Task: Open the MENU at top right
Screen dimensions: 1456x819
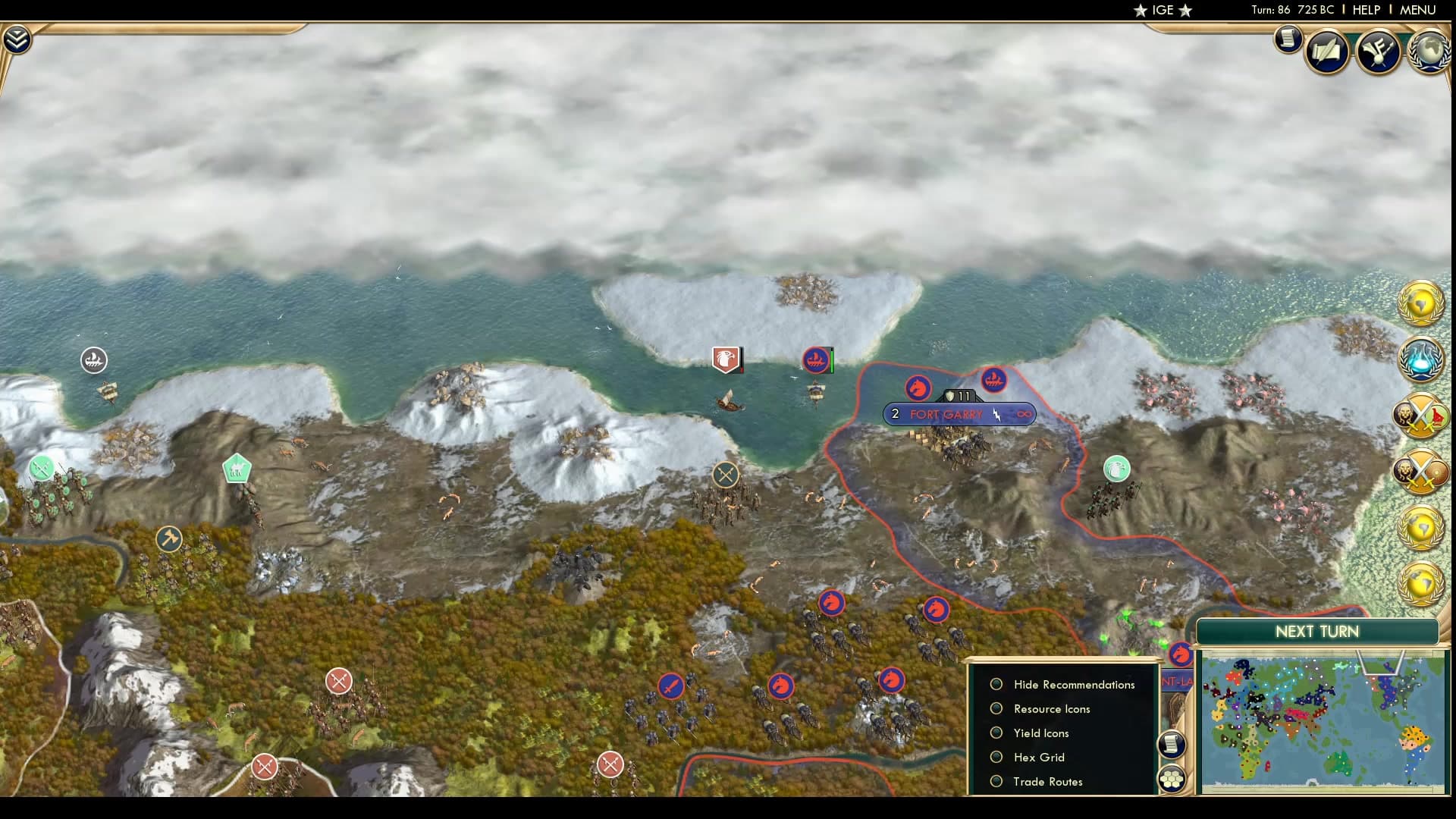Action: pos(1417,10)
